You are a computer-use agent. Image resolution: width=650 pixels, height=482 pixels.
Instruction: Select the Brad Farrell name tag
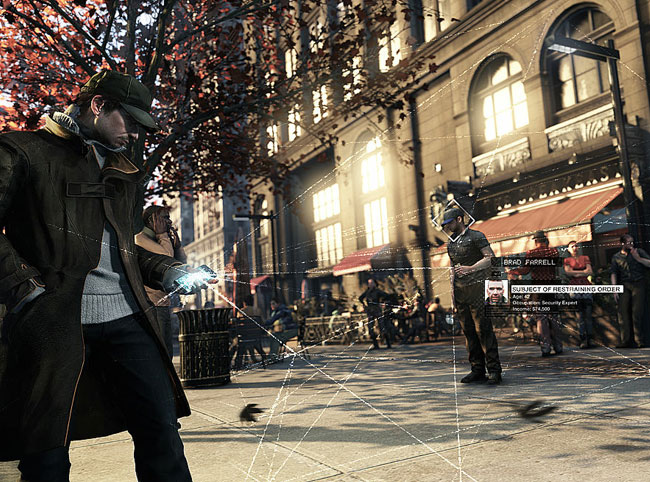[x=527, y=261]
